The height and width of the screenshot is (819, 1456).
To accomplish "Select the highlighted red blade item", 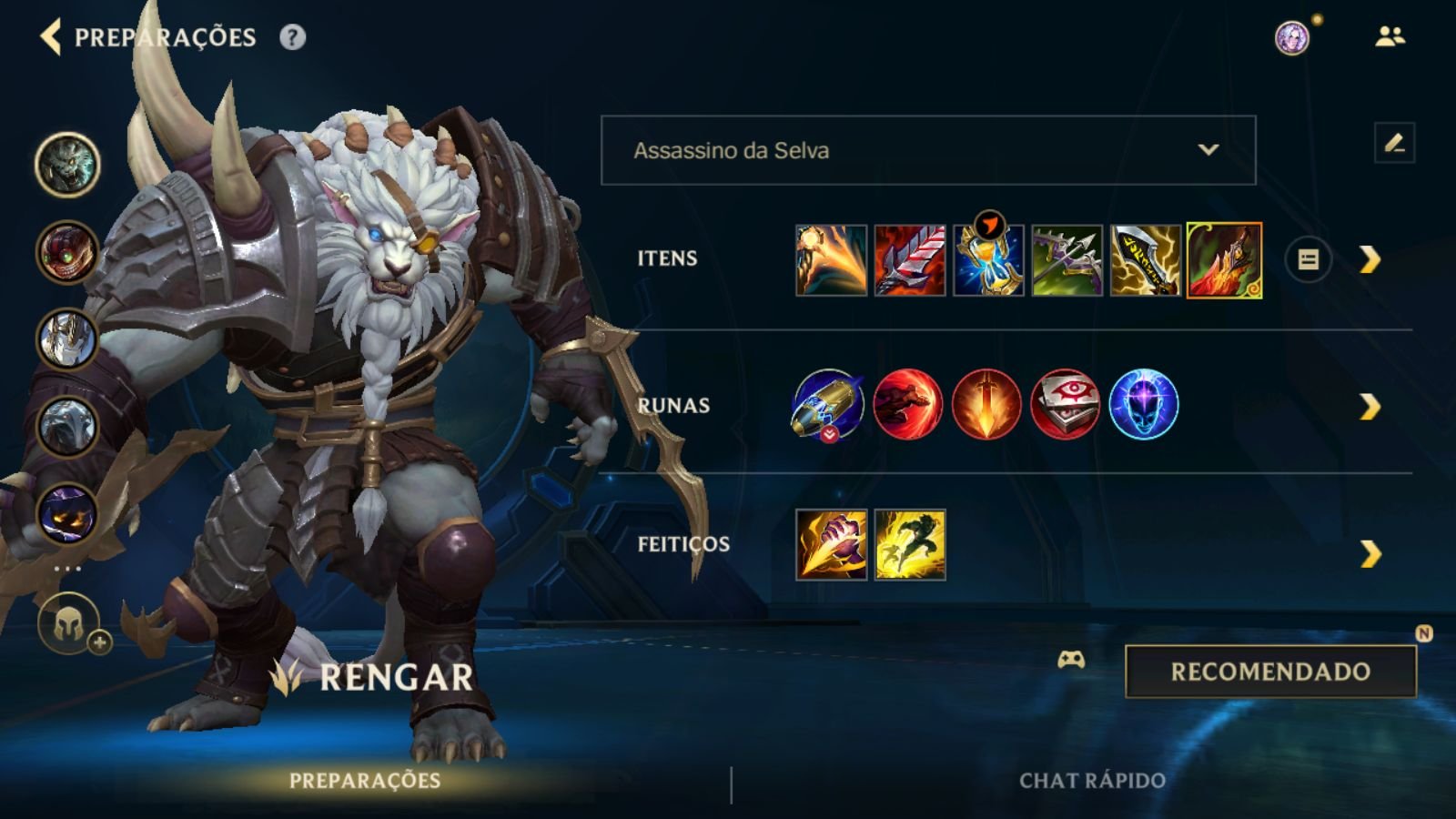I will pyautogui.click(x=1224, y=260).
